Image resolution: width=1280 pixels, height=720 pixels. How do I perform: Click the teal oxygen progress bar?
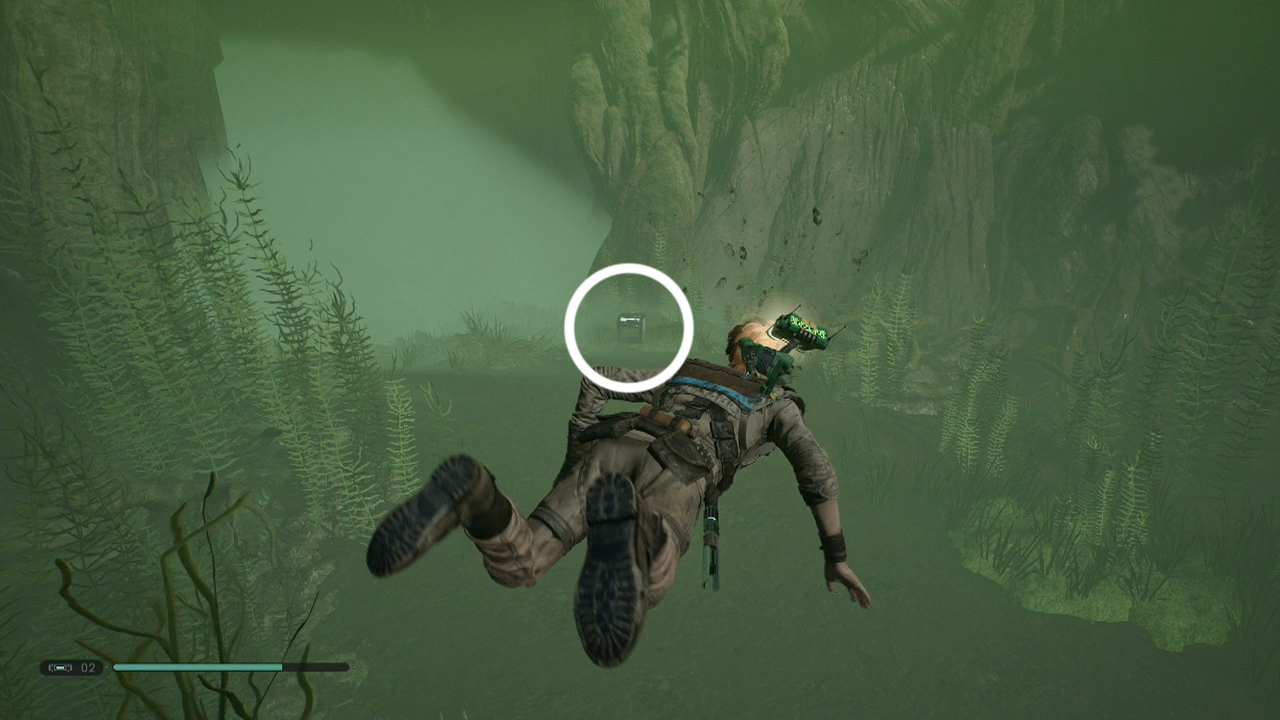coord(200,667)
